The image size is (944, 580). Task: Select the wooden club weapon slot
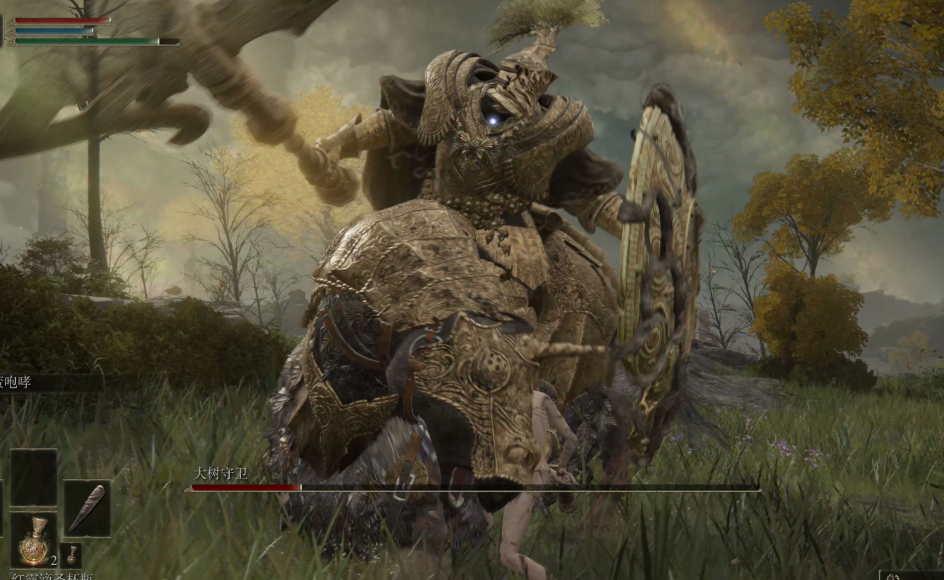87,507
